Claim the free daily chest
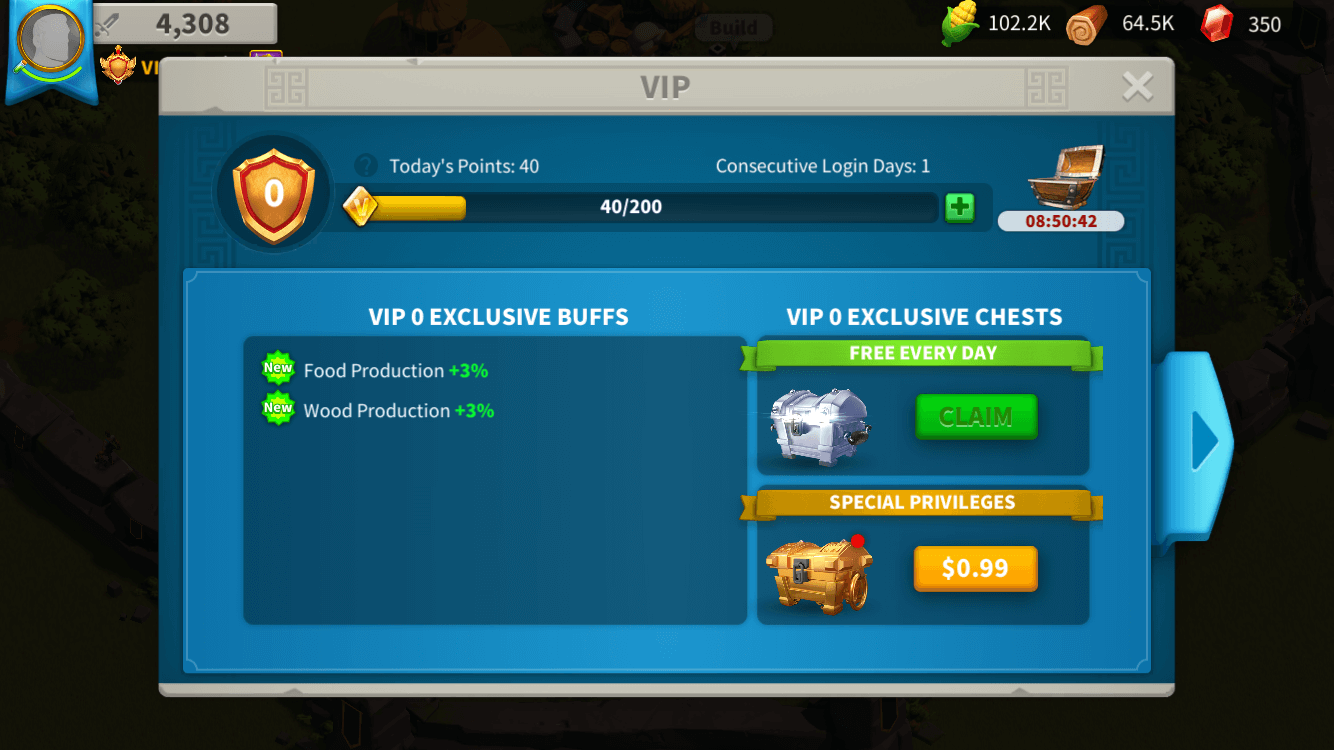1334x750 pixels. [975, 417]
